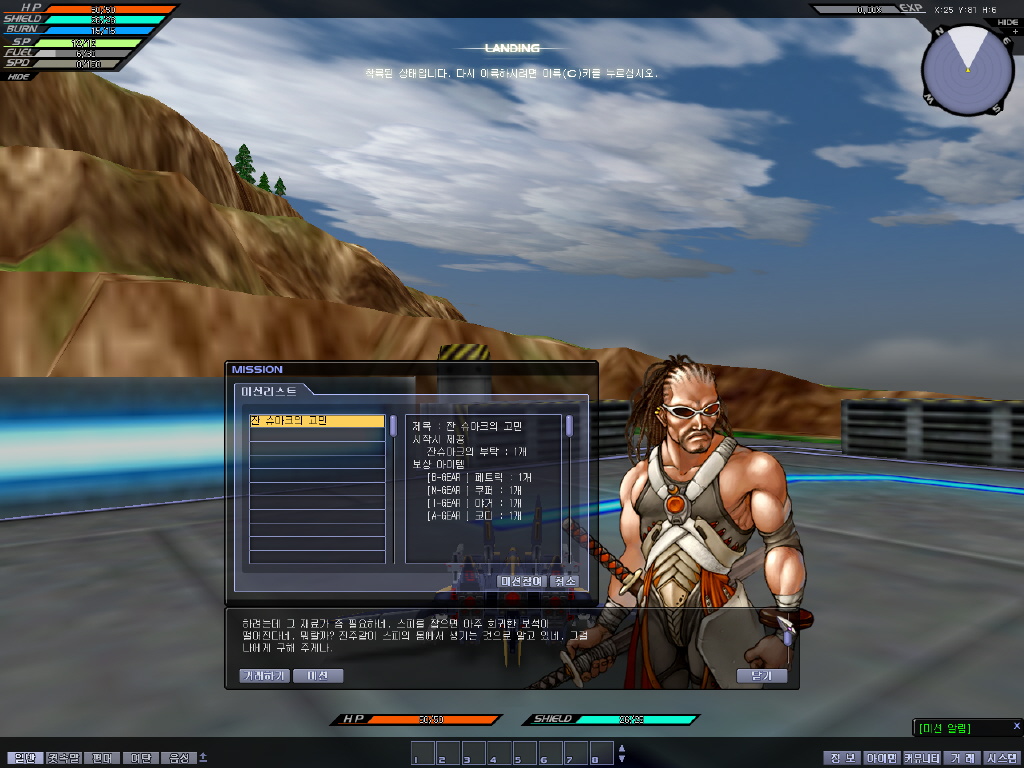1024x768 pixels.
Task: Switch chat to the 음성 voice channel
Action: pos(179,758)
